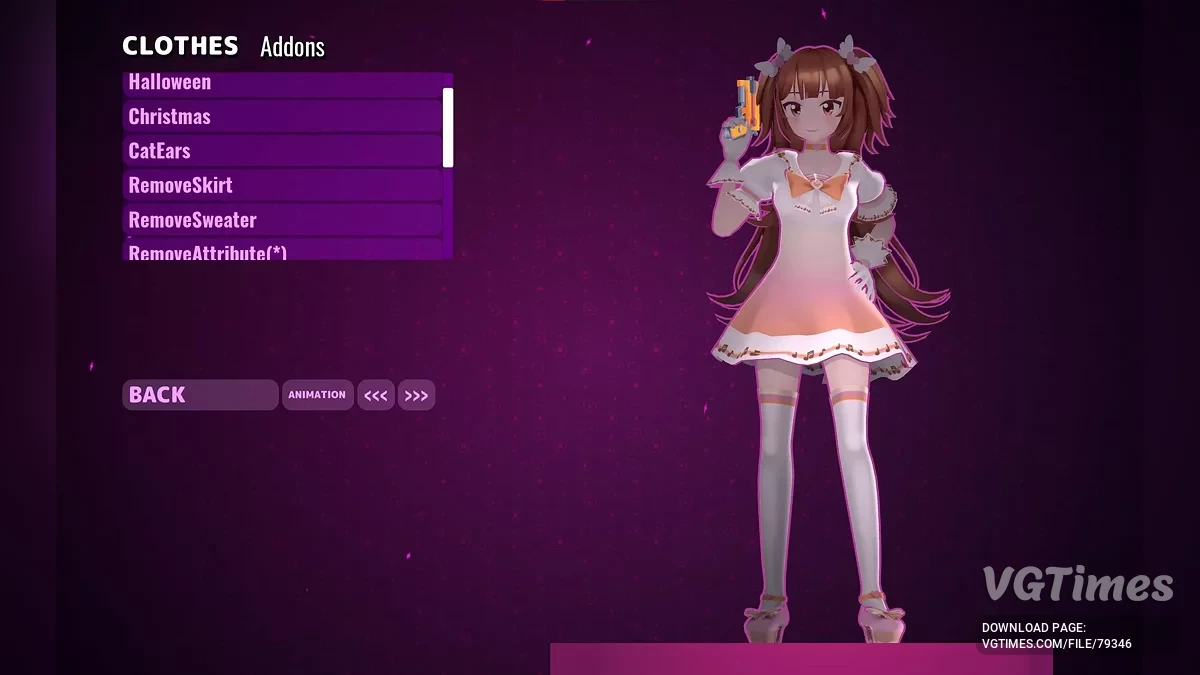The height and width of the screenshot is (675, 1200).
Task: Toggle the CatEars addon
Action: 282,151
